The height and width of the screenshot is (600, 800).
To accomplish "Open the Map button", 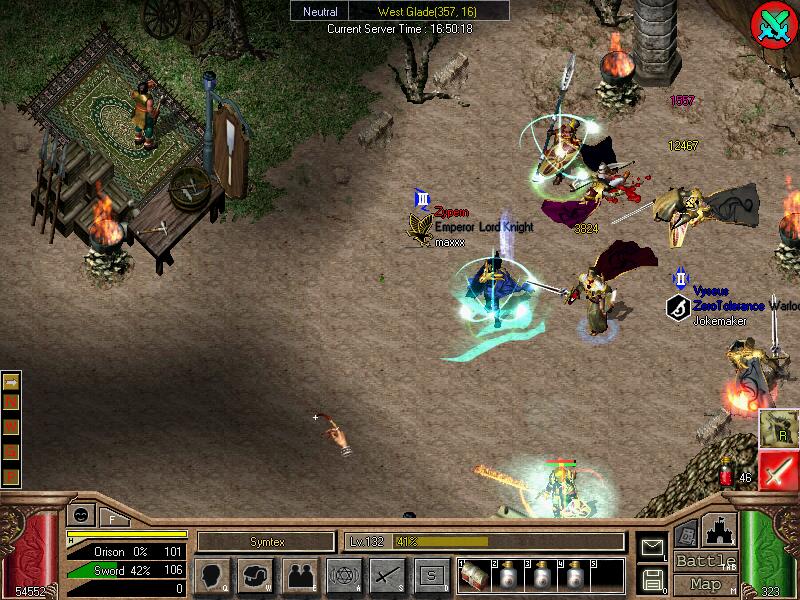I will (x=704, y=584).
